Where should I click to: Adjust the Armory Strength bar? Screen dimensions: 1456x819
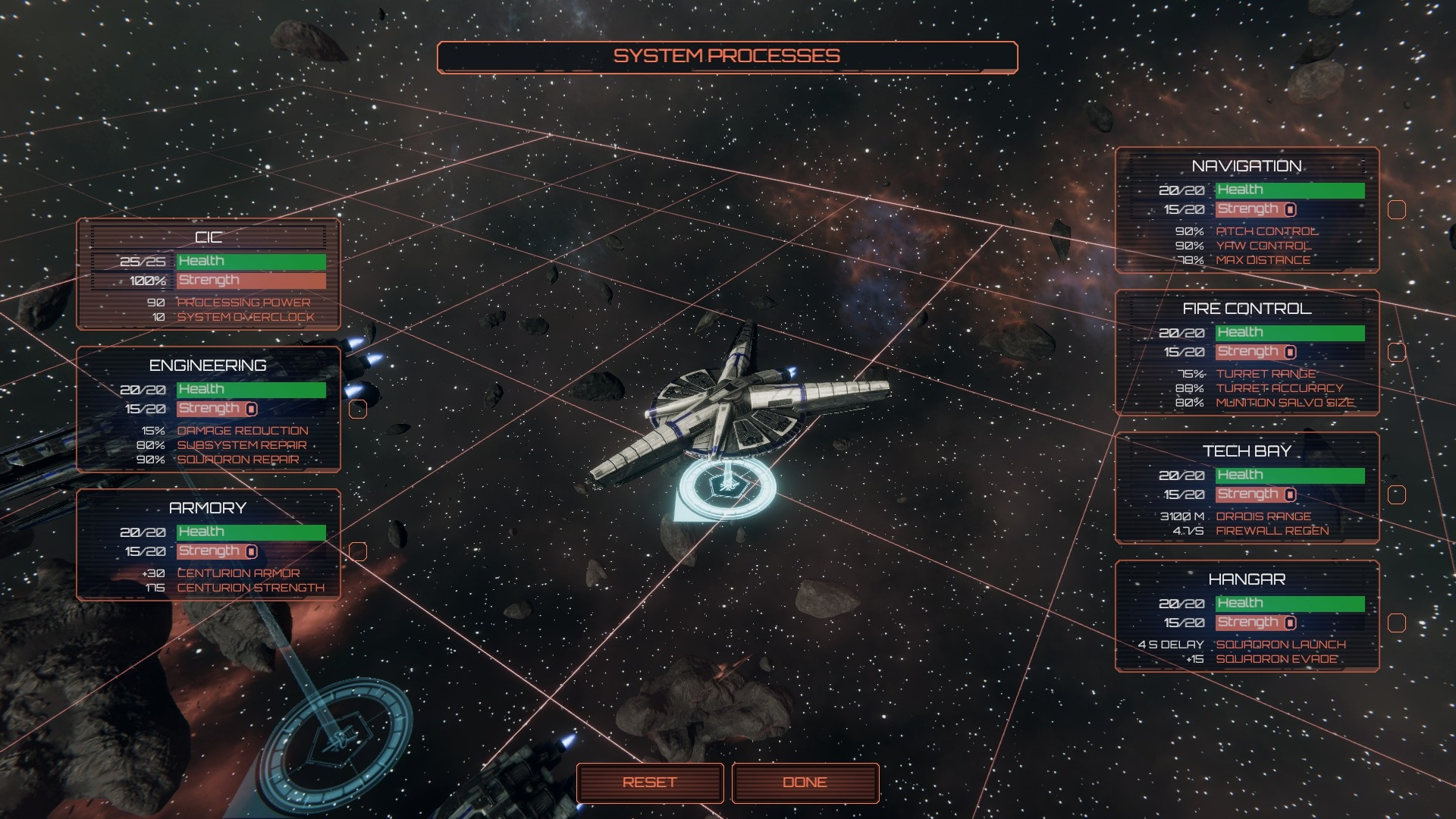coord(251,551)
